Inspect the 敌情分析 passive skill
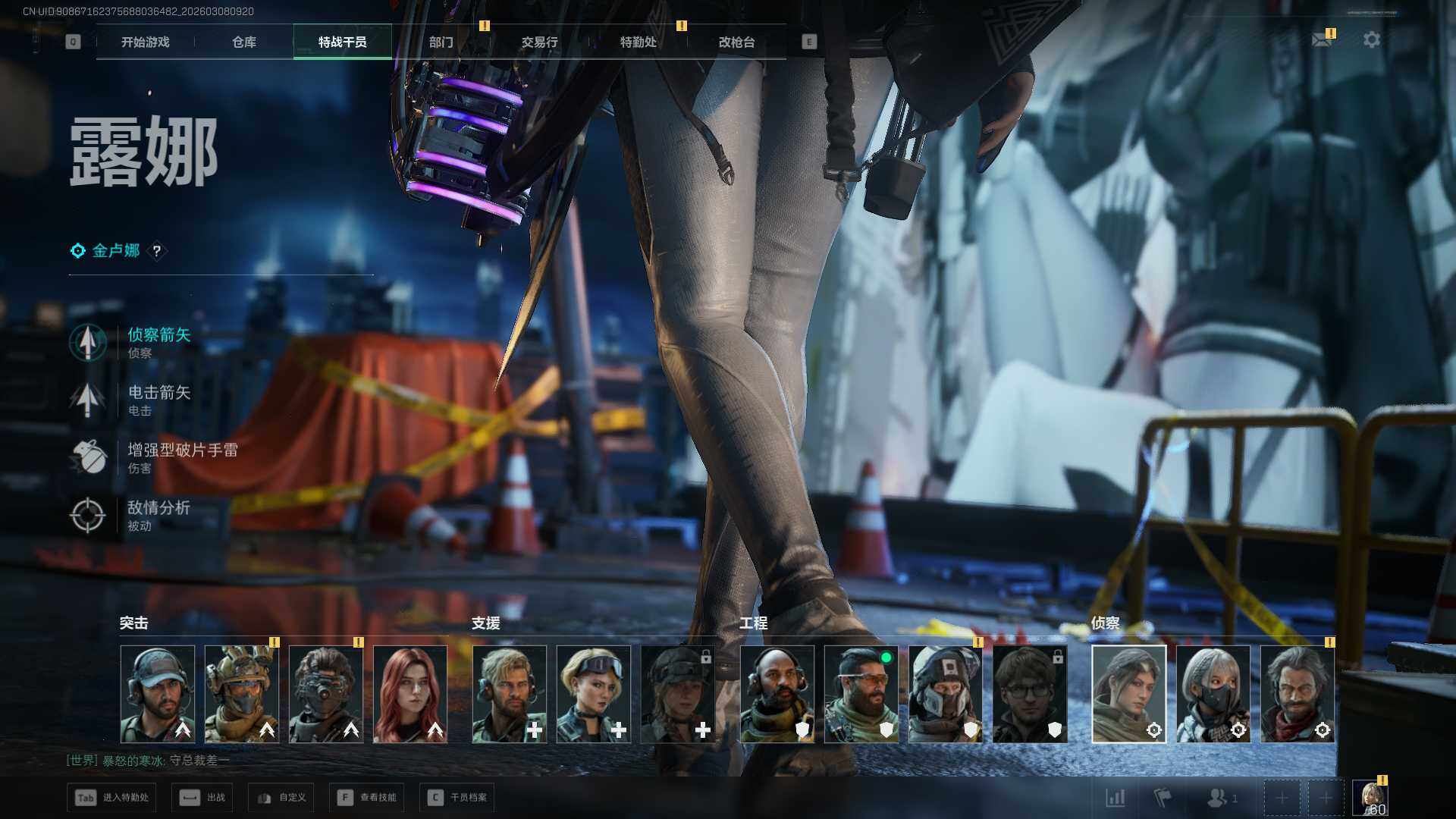Viewport: 1456px width, 819px height. (x=158, y=515)
